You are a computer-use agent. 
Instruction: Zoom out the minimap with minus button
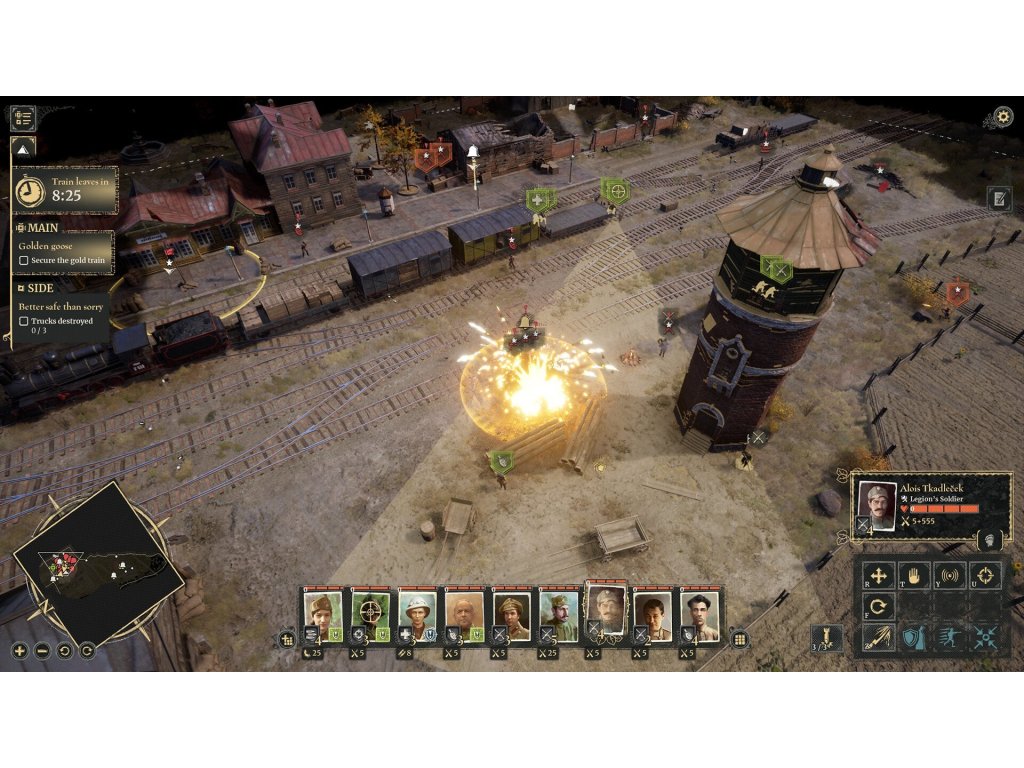pos(42,651)
